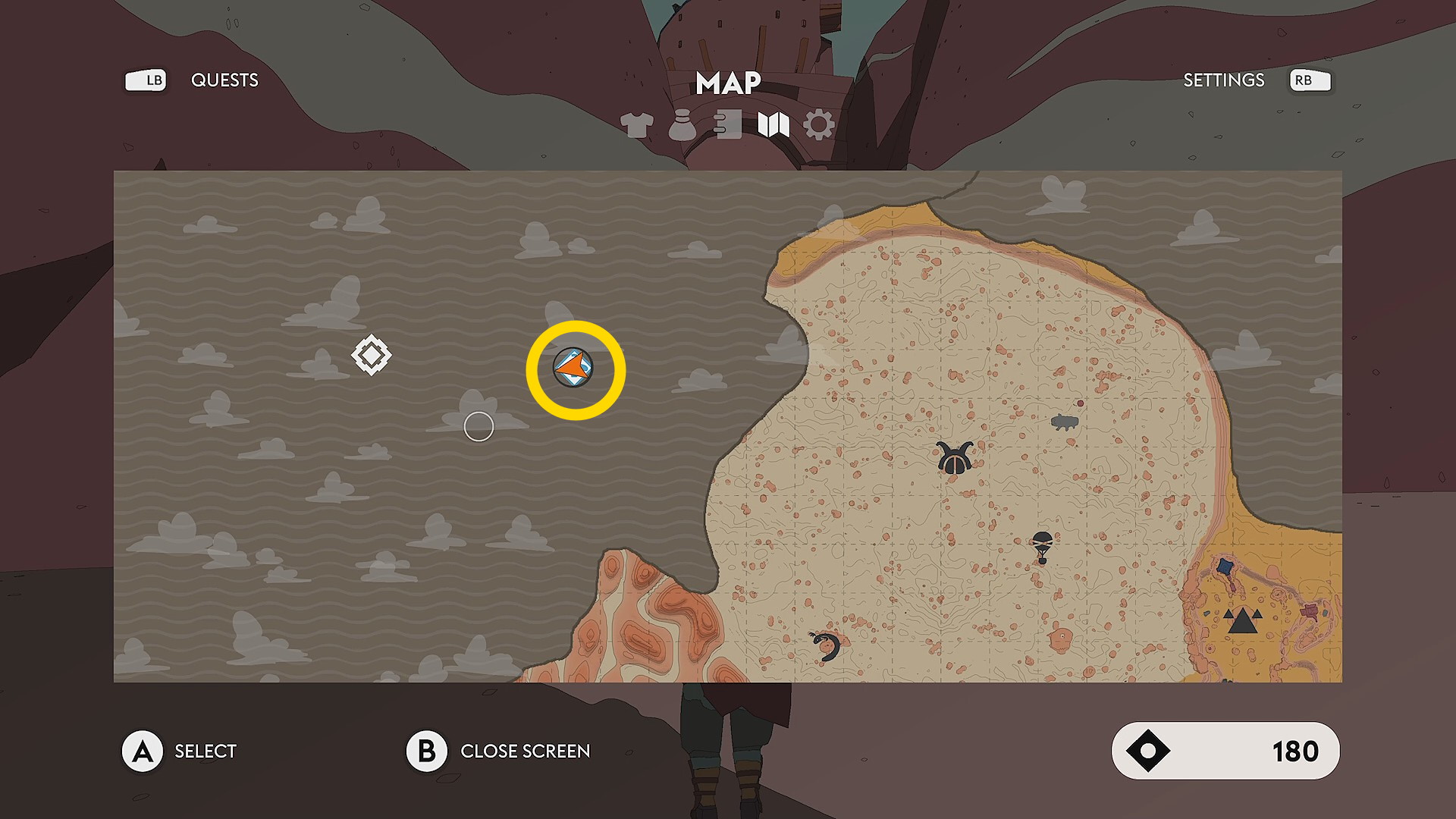Choose the hot air balloon map marker

[1042, 546]
